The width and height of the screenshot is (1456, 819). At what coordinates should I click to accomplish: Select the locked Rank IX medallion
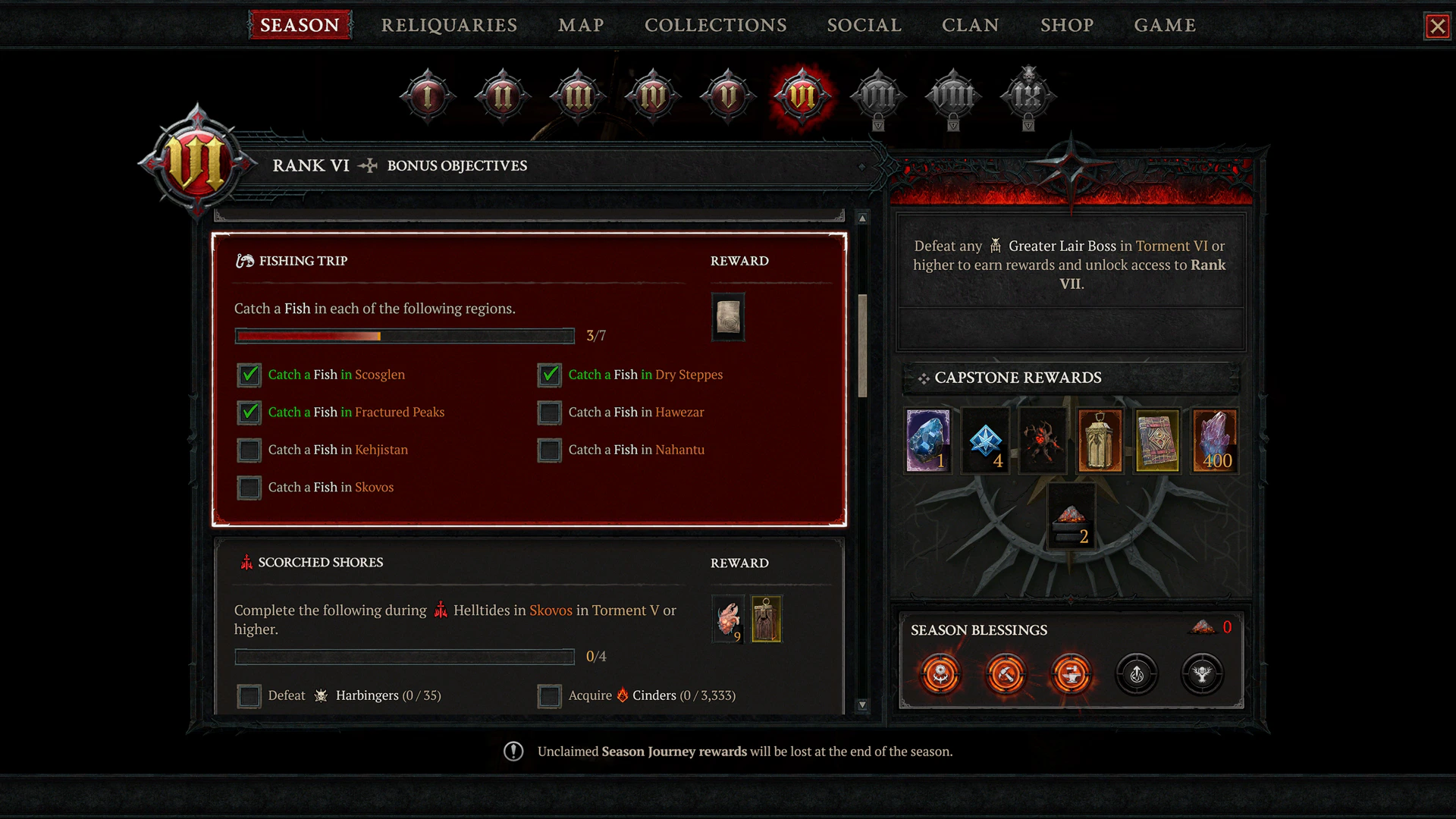(x=1028, y=96)
